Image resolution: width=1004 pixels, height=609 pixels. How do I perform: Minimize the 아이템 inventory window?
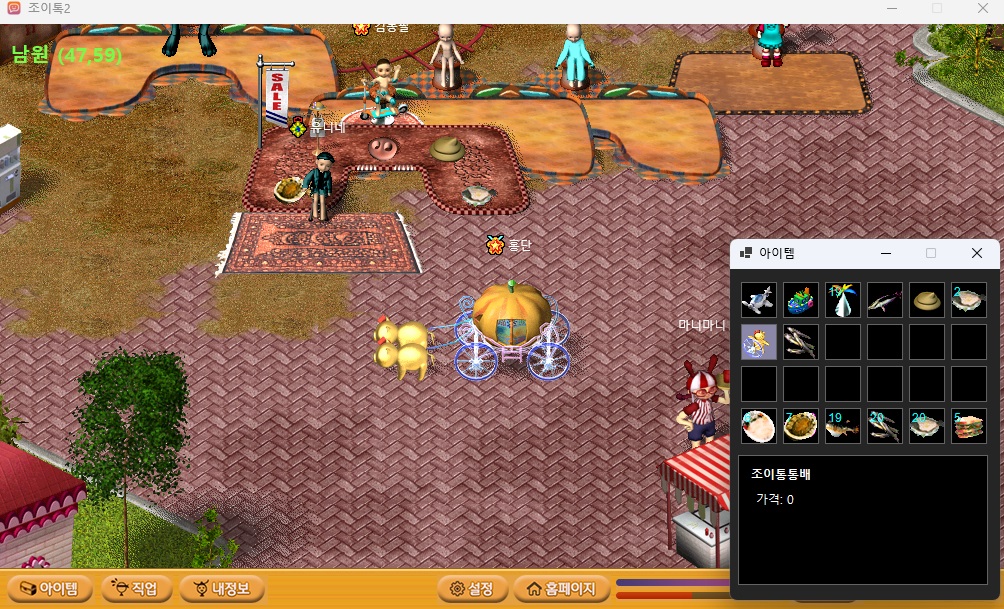[885, 253]
